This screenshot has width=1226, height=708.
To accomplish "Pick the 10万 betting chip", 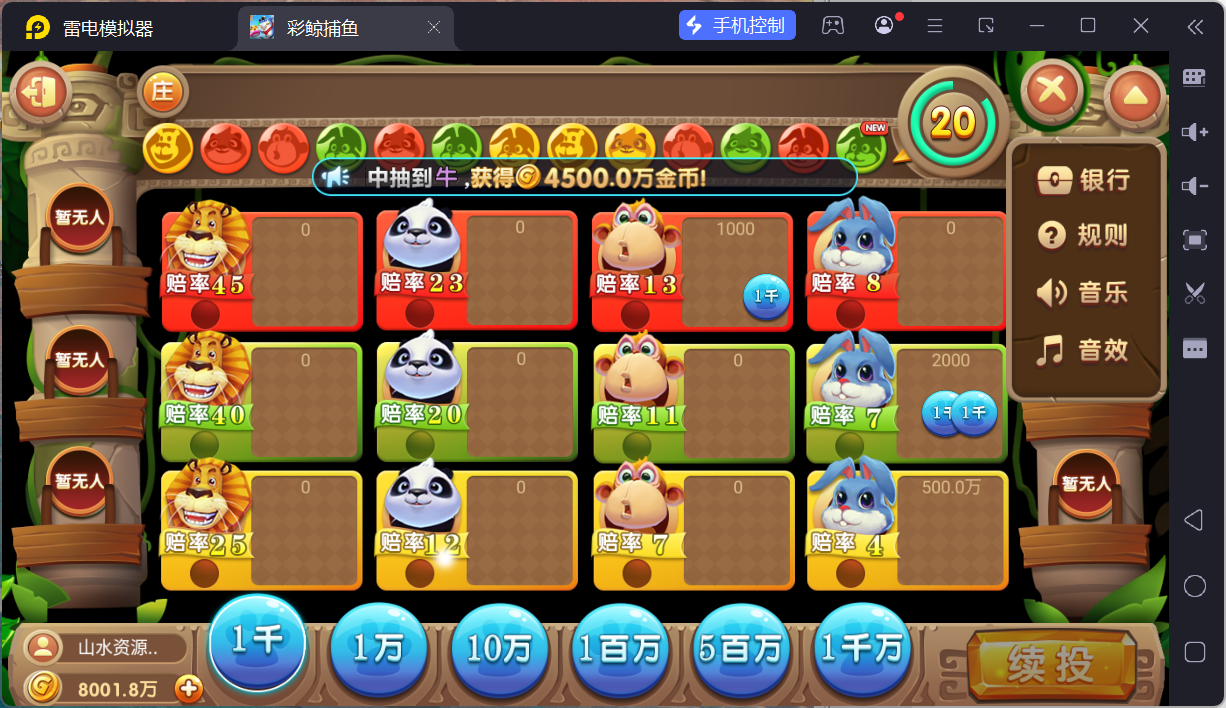I will (499, 650).
